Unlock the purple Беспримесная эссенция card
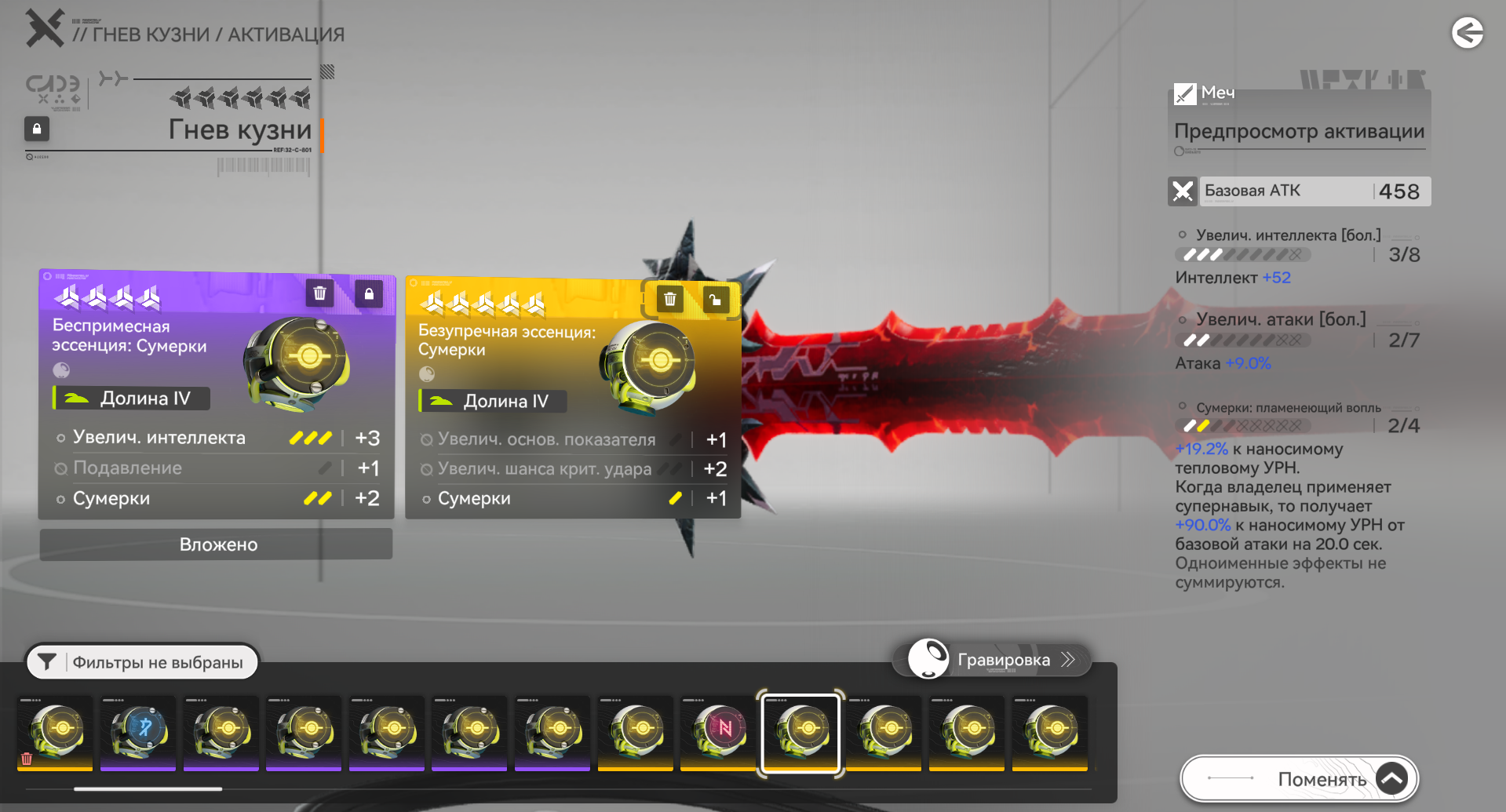The image size is (1506, 812). coord(369,294)
